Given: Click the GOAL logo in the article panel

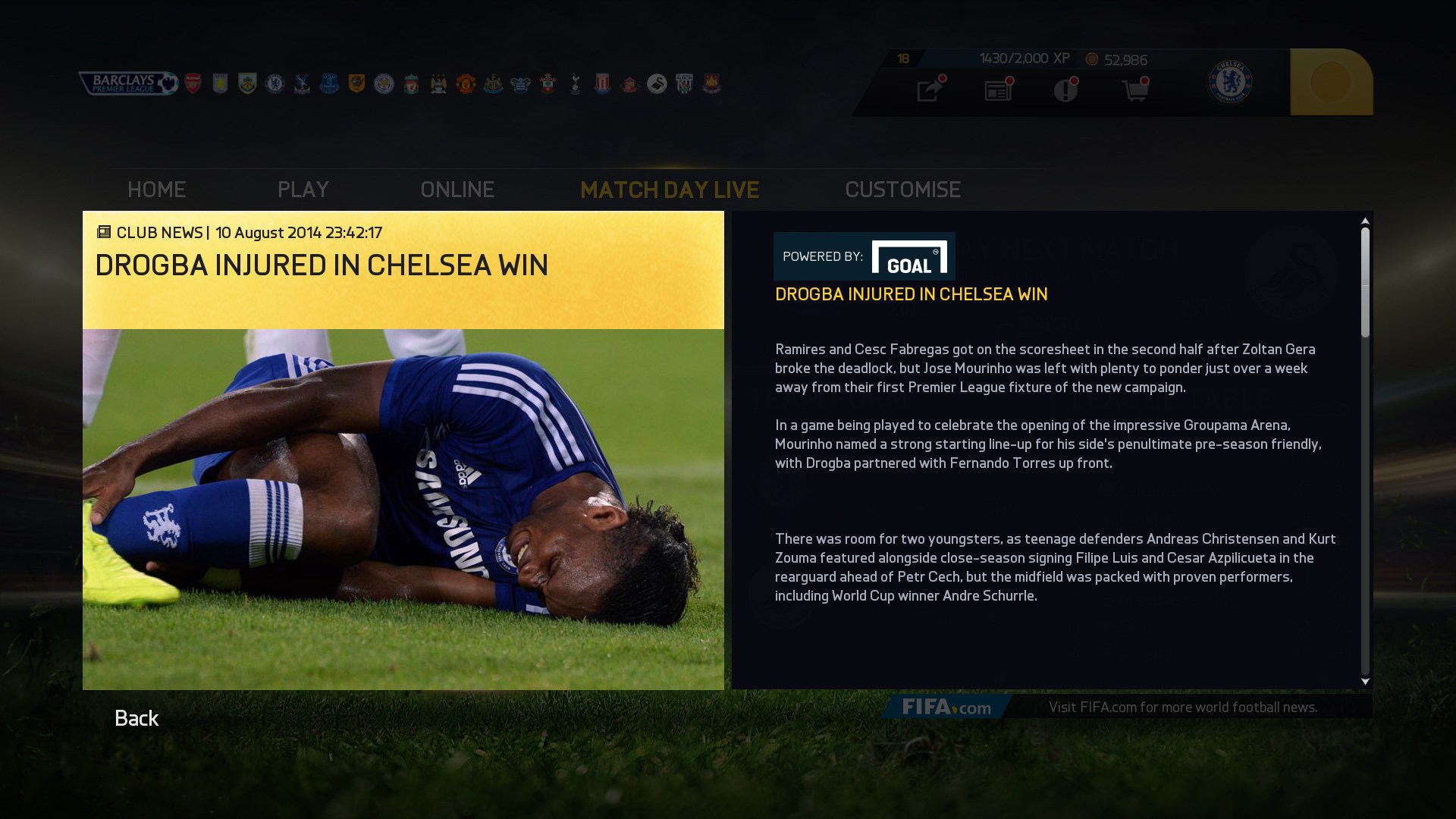Looking at the screenshot, I should click(909, 256).
